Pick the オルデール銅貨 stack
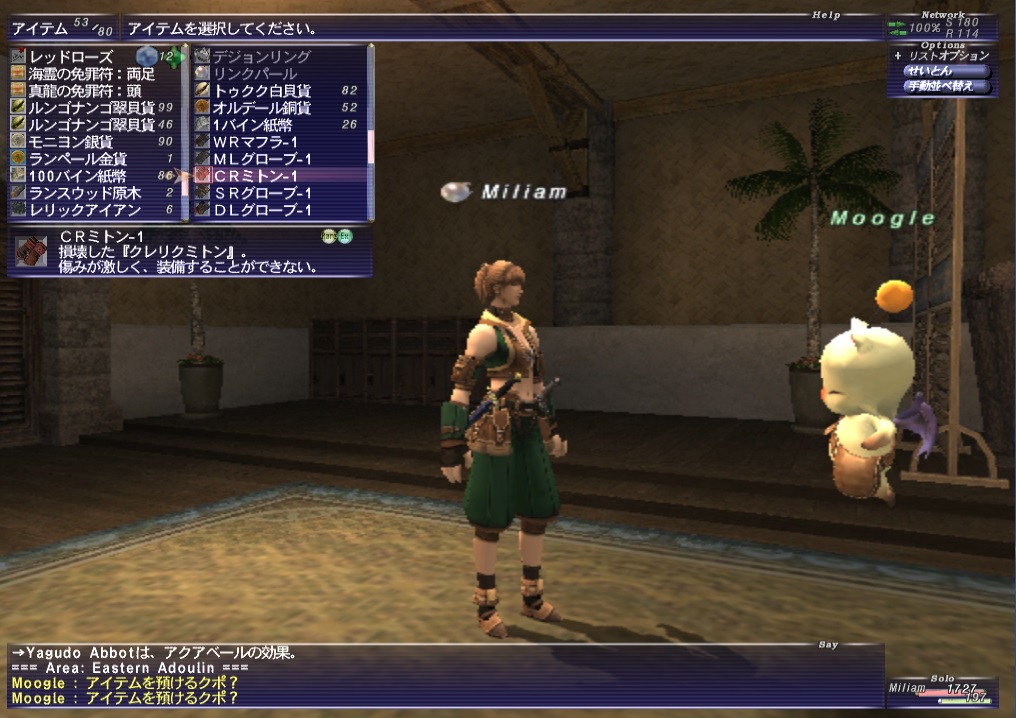 click(262, 108)
